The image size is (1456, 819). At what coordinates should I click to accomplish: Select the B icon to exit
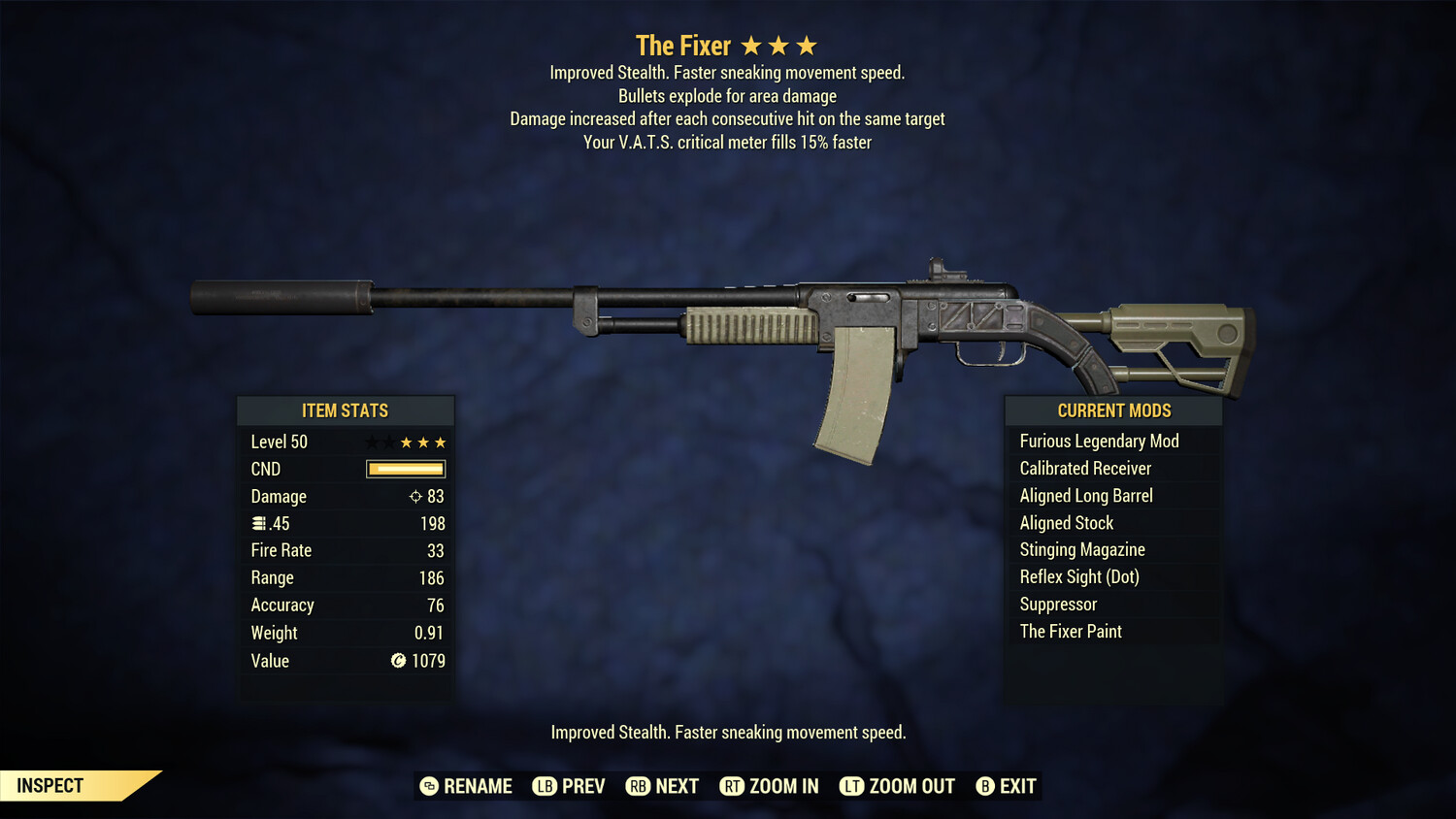(985, 786)
